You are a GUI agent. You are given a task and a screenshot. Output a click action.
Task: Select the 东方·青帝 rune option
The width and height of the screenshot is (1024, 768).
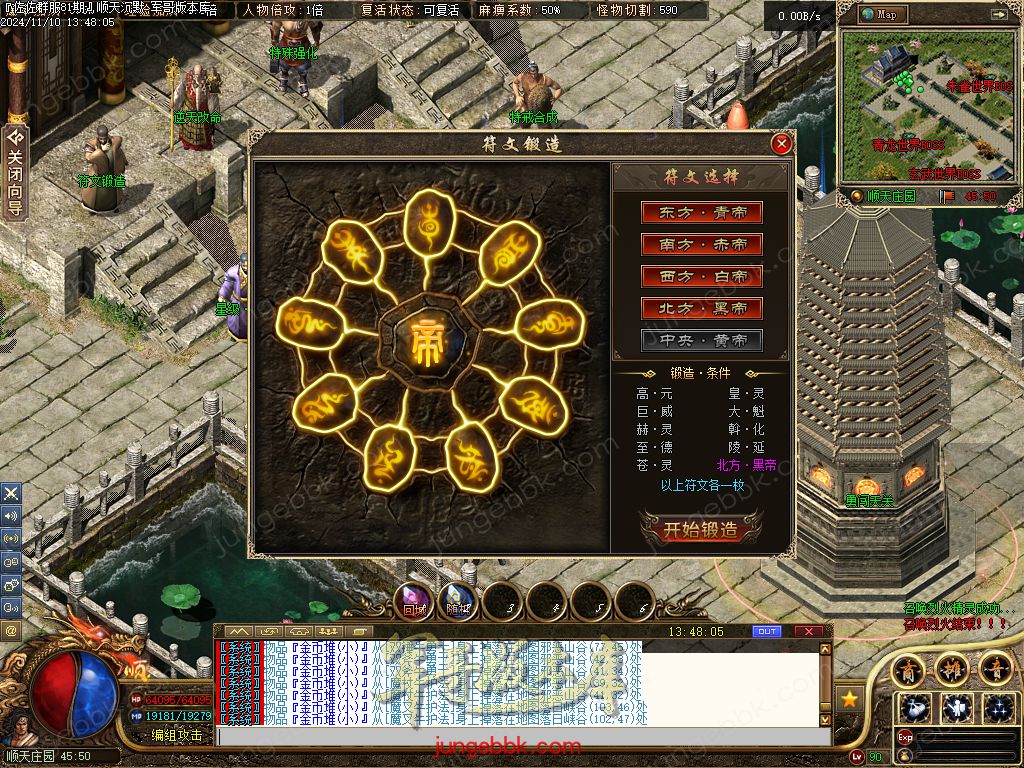click(x=702, y=212)
